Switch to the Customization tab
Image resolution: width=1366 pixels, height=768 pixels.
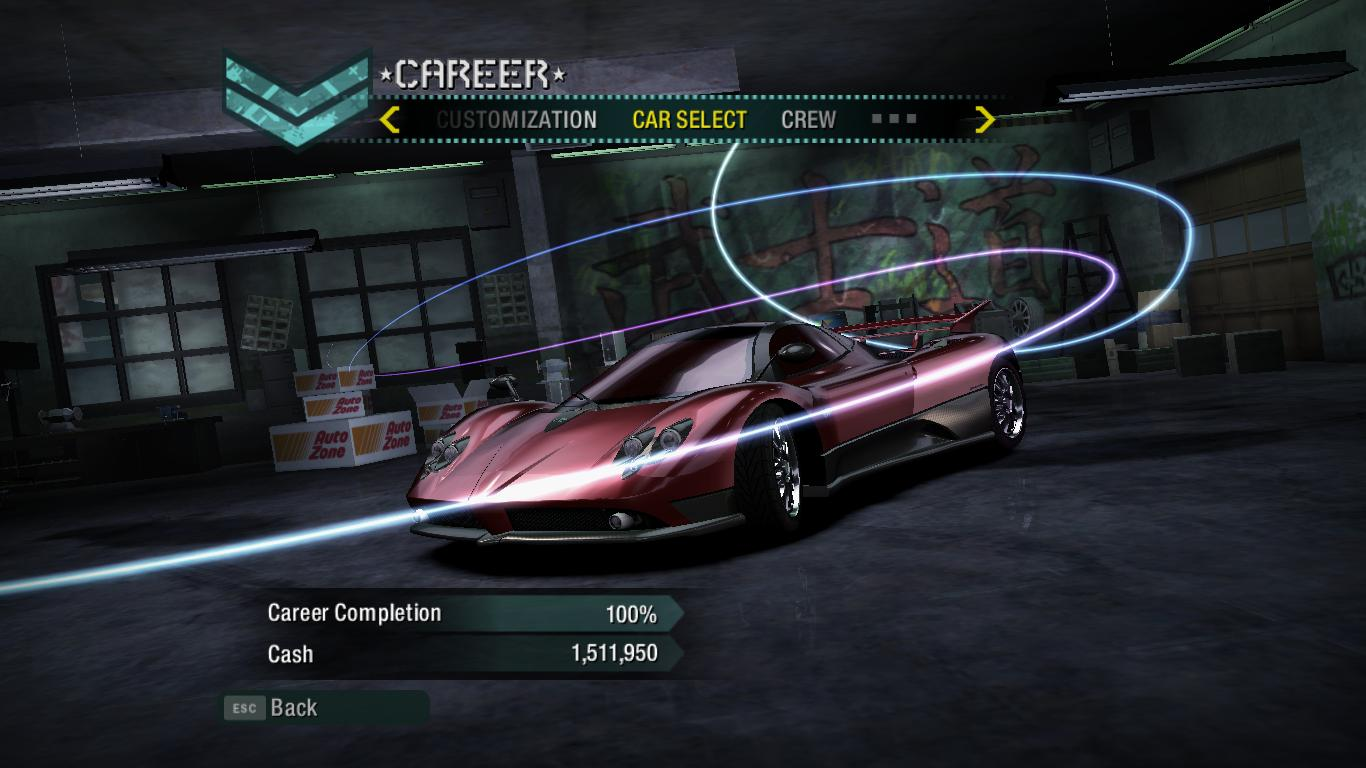click(x=516, y=120)
